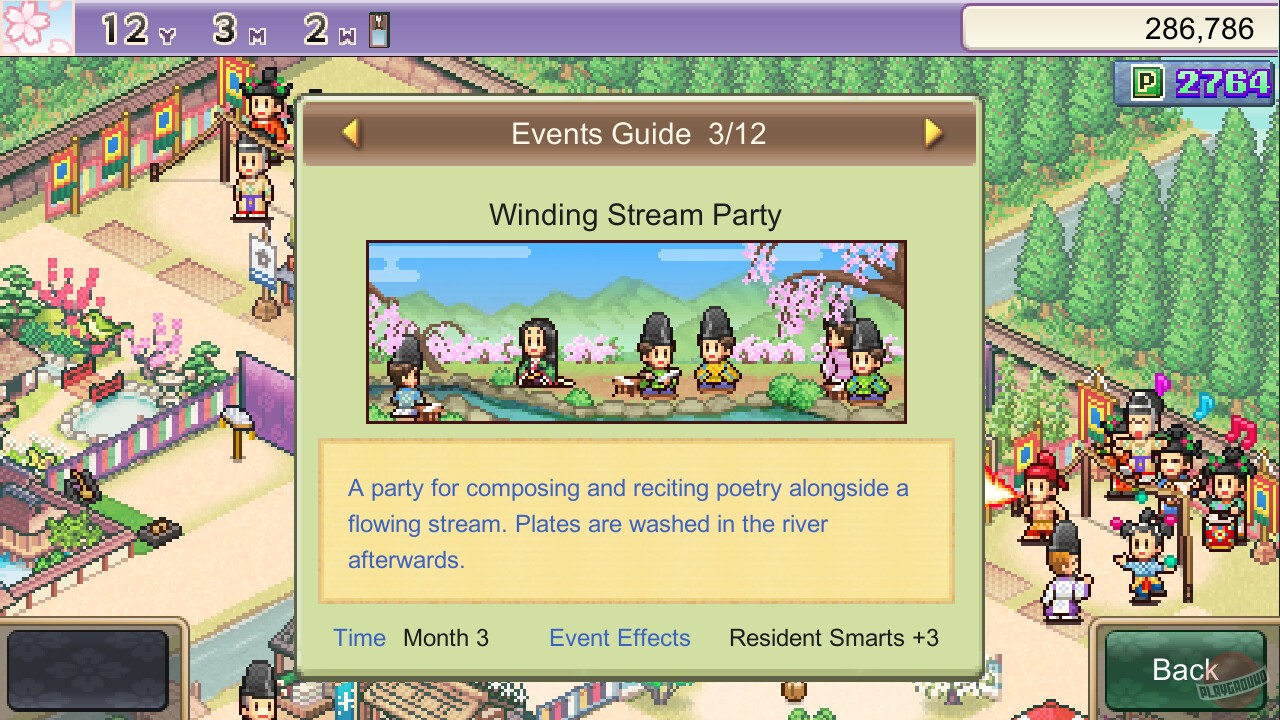Advance to the next event with right arrow
This screenshot has height=720, width=1280.
tap(933, 134)
